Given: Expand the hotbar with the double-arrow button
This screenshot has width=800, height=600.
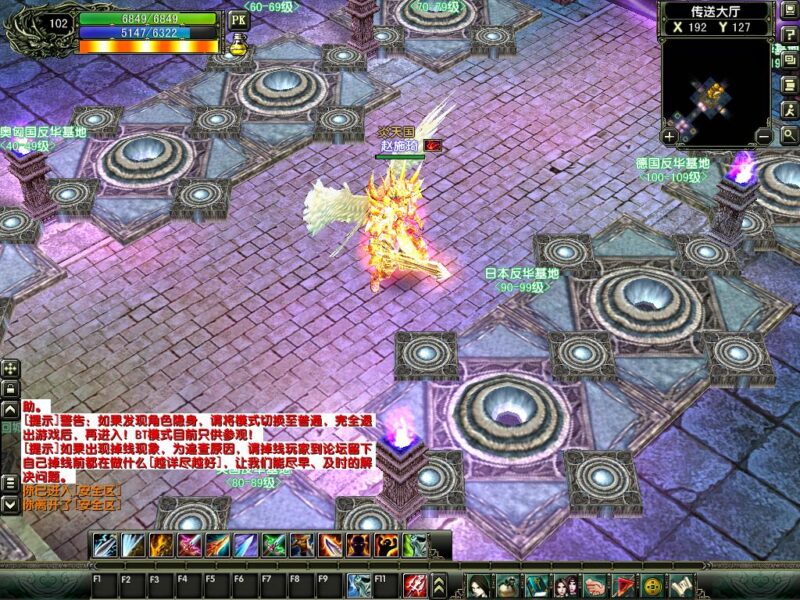Looking at the screenshot, I should point(441,587).
